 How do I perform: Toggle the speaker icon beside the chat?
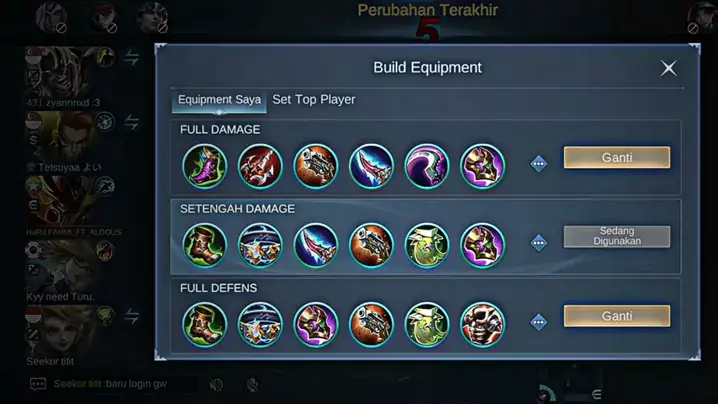click(216, 384)
